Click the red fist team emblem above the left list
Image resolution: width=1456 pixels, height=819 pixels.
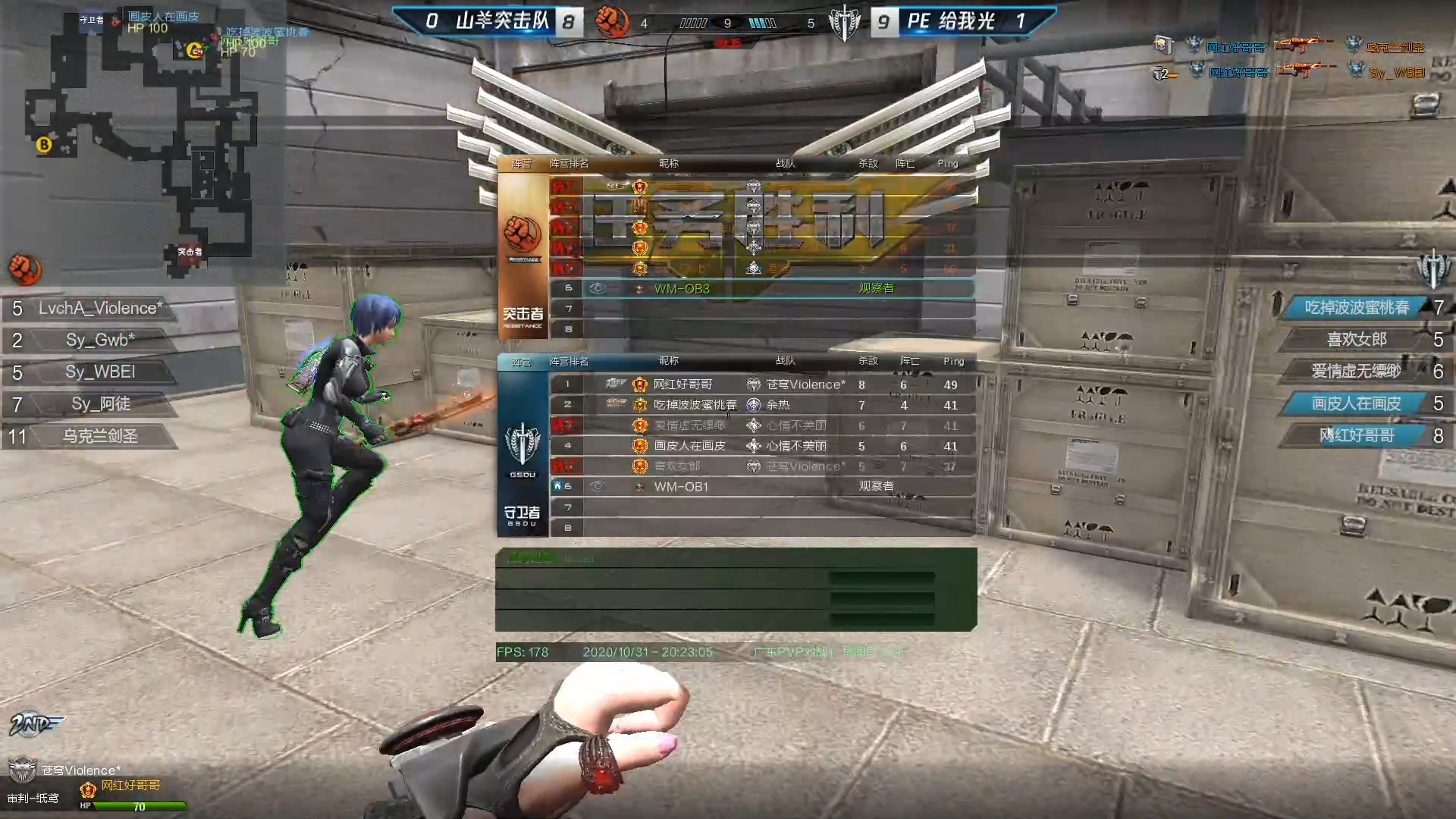click(x=24, y=269)
